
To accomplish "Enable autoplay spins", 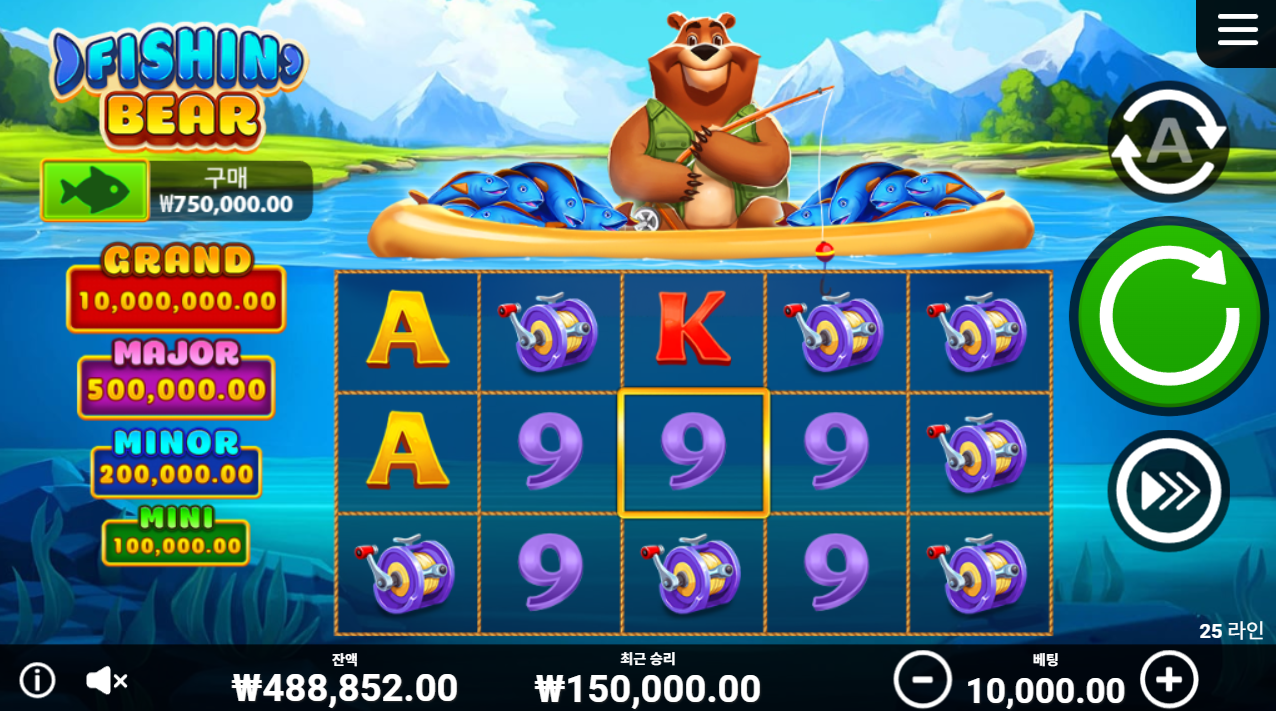I will [1168, 143].
